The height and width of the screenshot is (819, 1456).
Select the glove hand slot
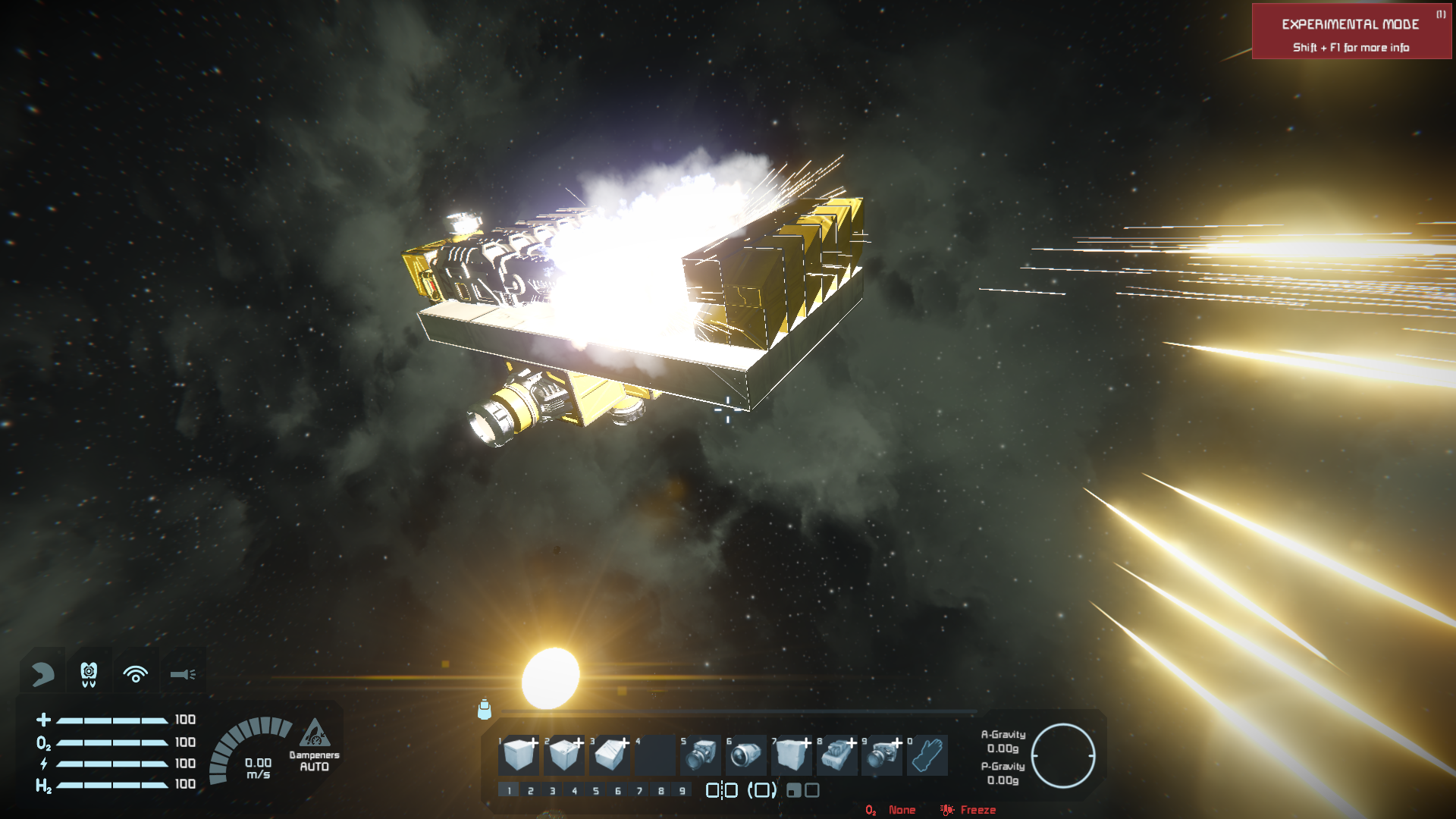927,755
